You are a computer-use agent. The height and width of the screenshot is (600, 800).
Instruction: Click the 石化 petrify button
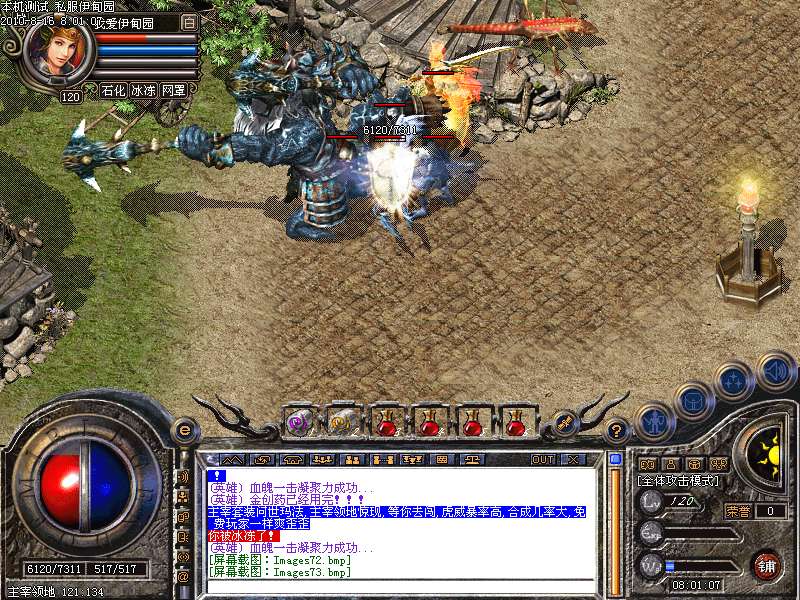pos(113,90)
